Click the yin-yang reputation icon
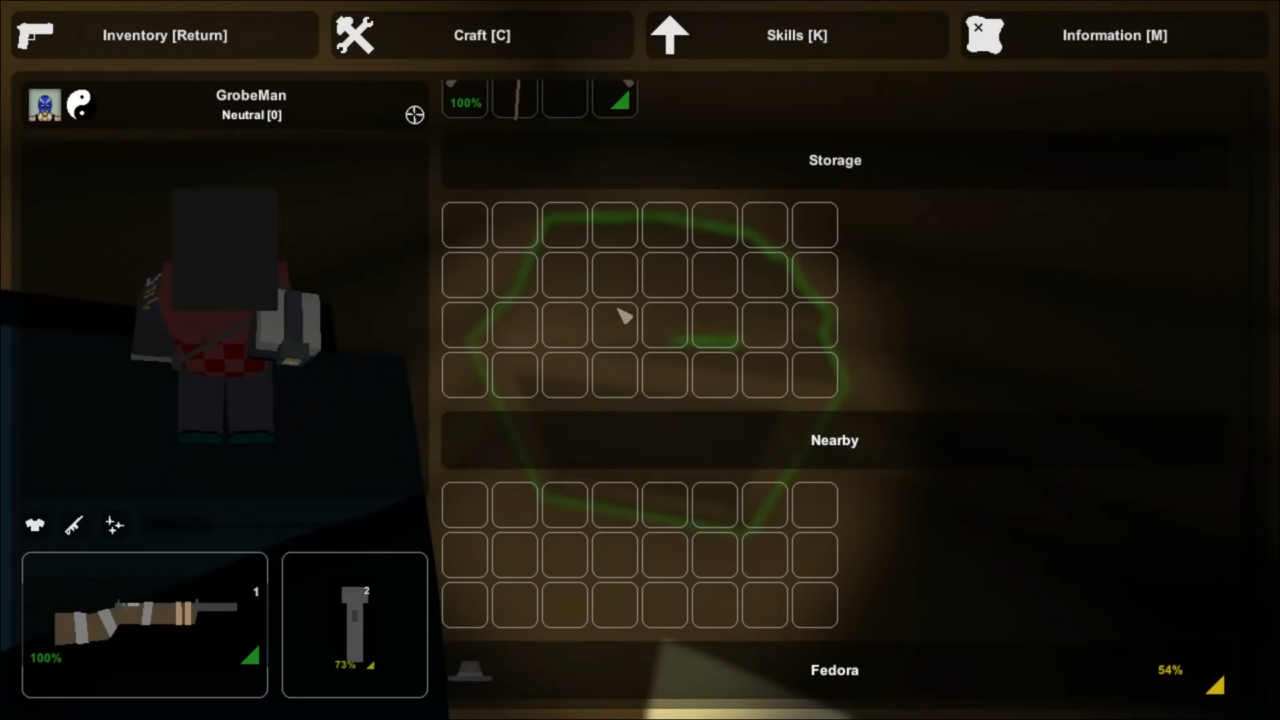 79,104
